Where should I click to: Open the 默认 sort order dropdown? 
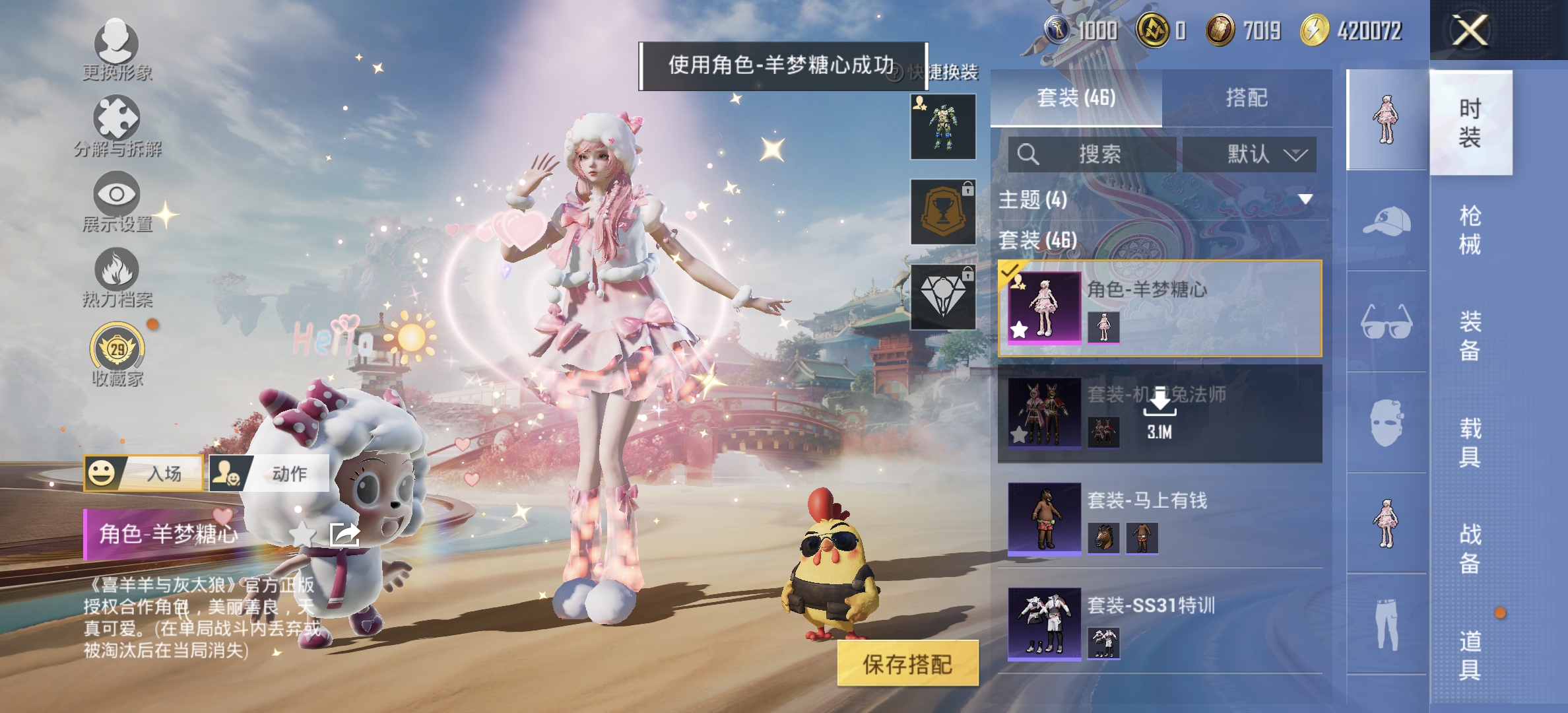point(1251,155)
